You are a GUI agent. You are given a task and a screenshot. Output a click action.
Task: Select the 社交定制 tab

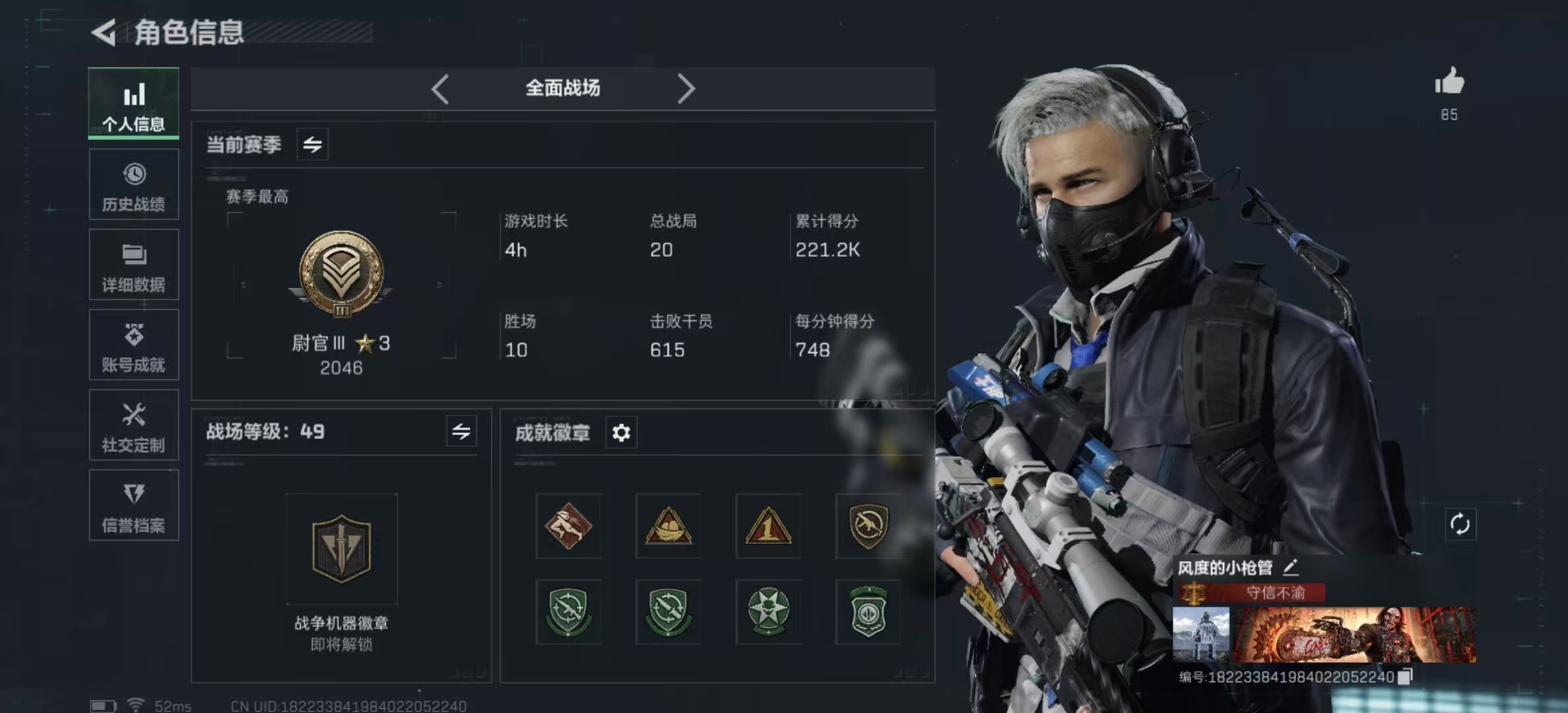(x=134, y=425)
